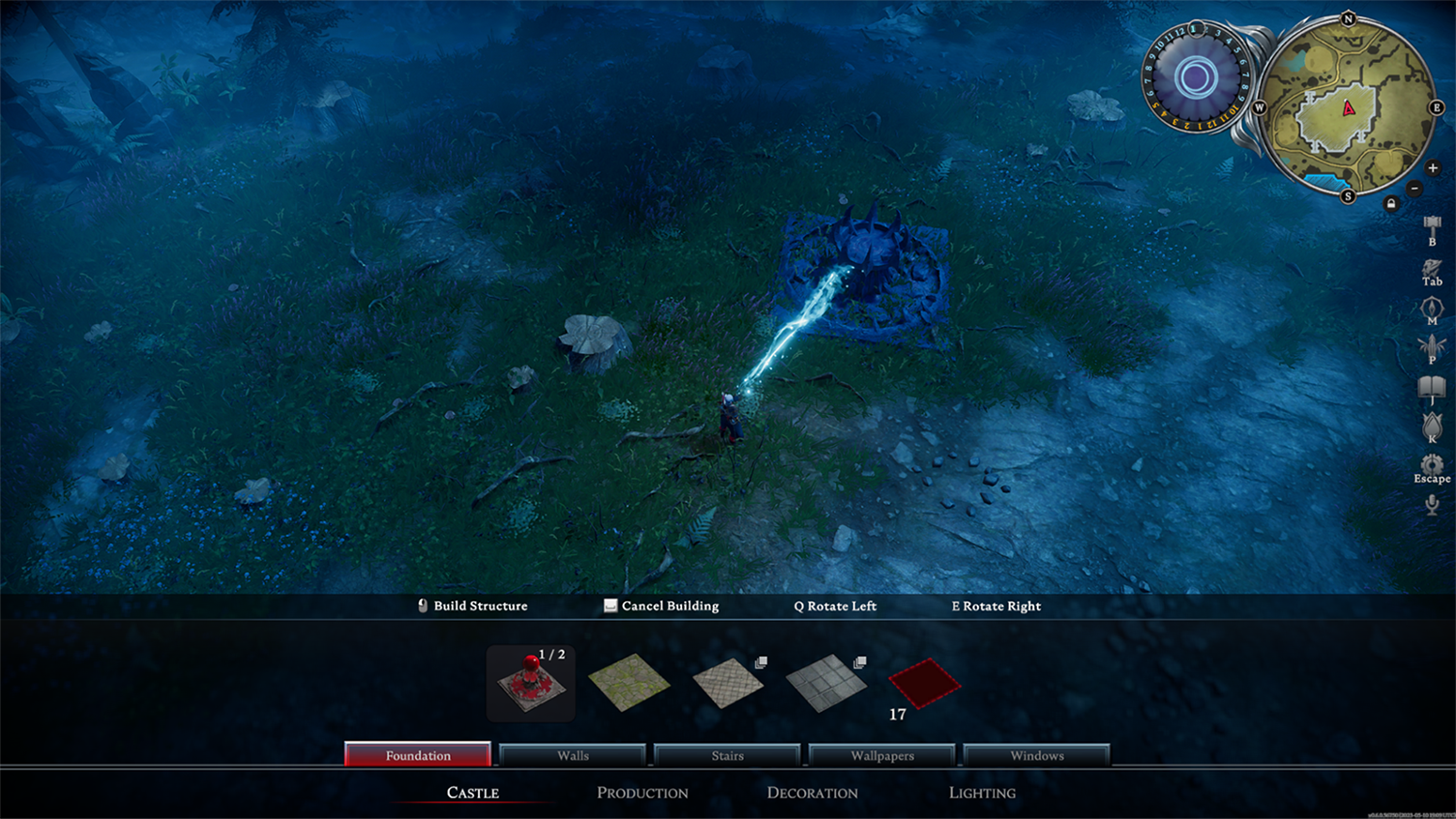Show the Stairs subcategory
The width and height of the screenshot is (1456, 819).
pos(727,755)
